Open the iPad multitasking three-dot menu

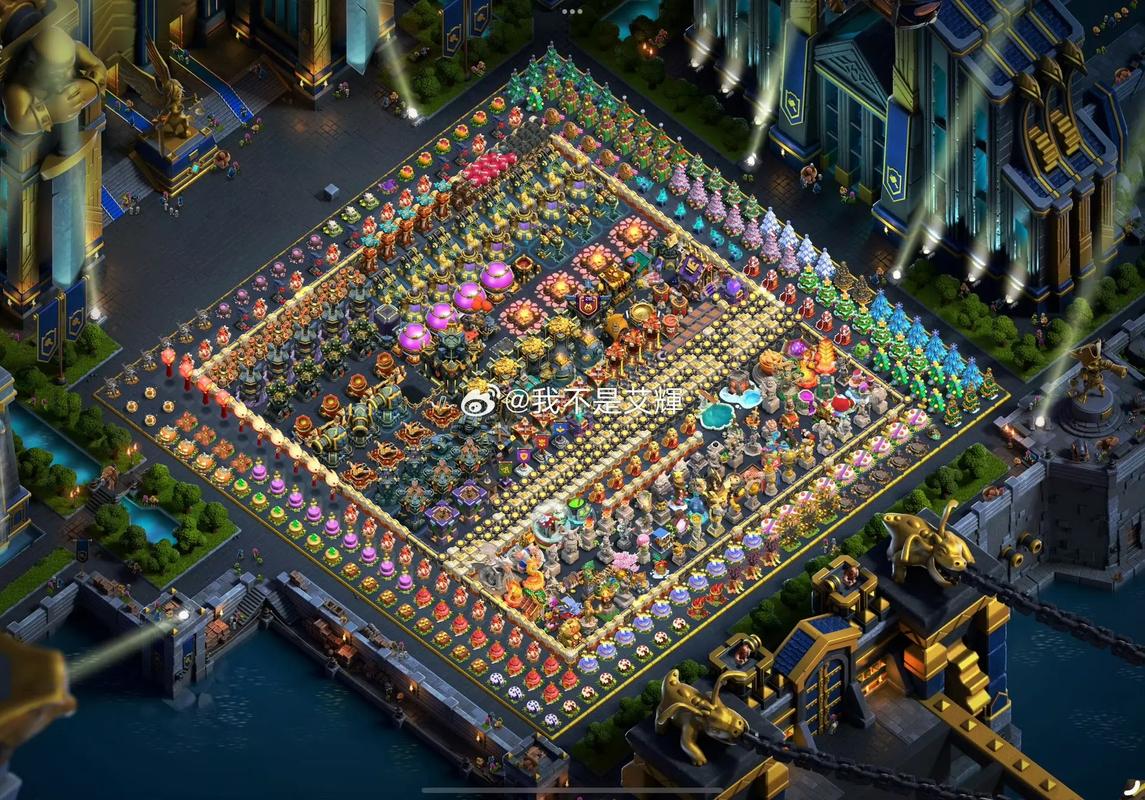coord(572,11)
